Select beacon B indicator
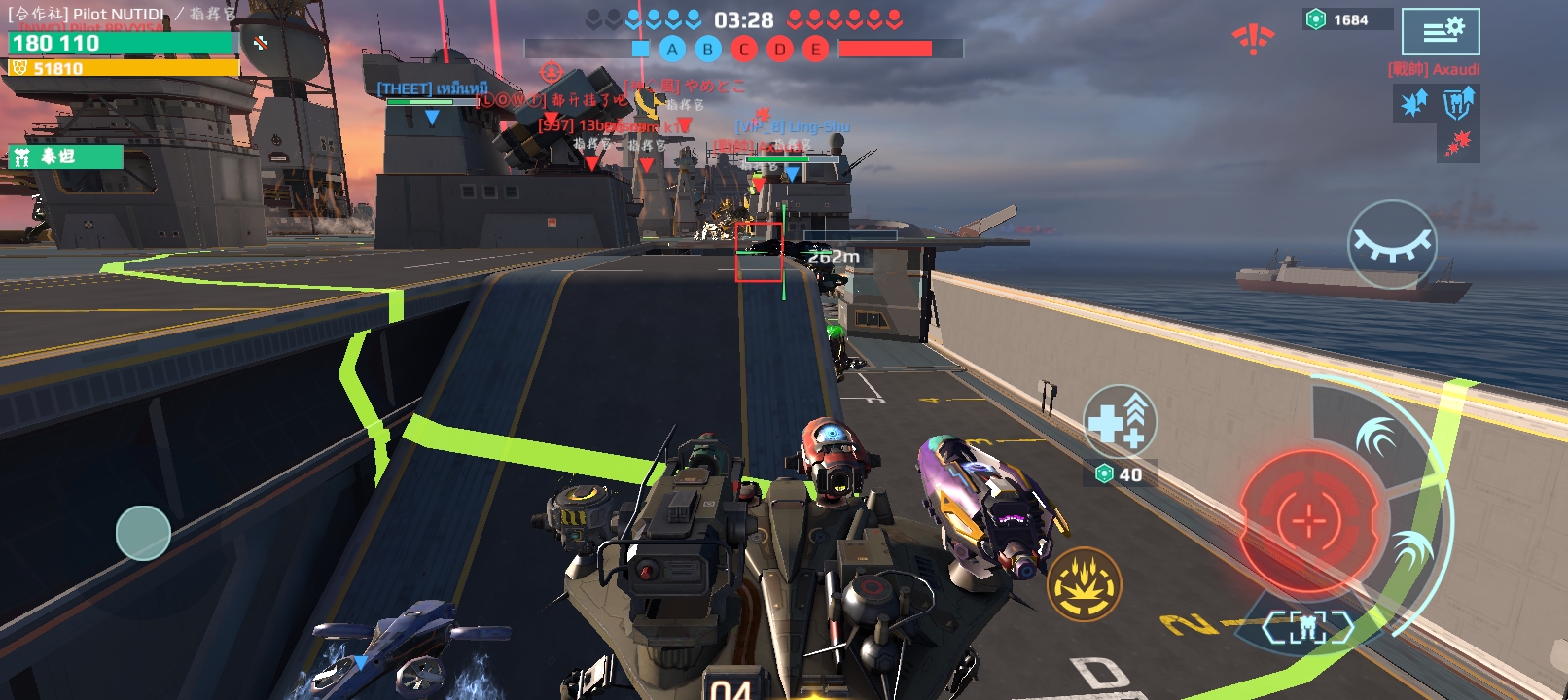Screen dimensions: 1568x700 point(708,50)
